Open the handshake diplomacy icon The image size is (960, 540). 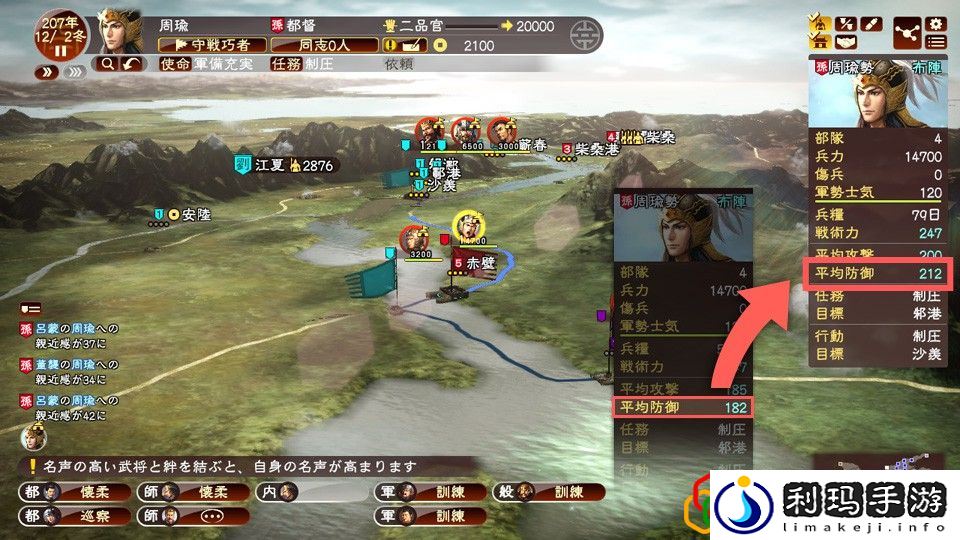845,42
